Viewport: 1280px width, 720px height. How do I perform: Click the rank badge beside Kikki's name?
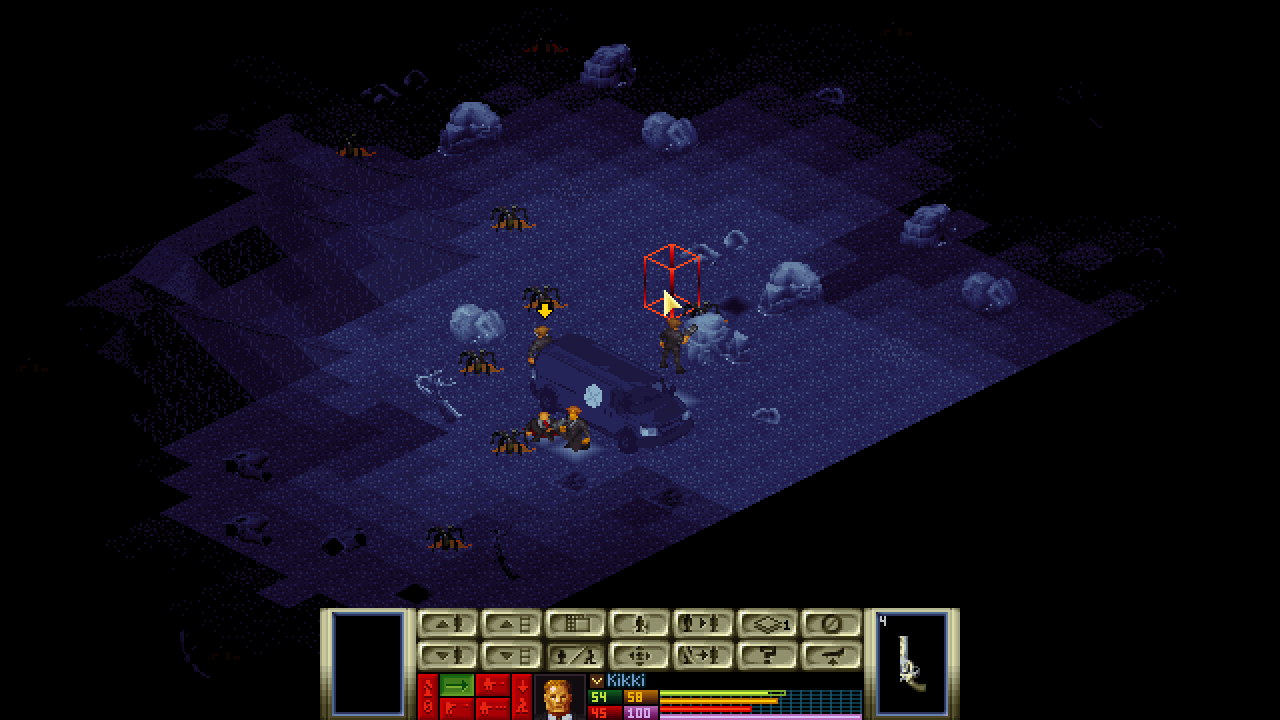[597, 681]
